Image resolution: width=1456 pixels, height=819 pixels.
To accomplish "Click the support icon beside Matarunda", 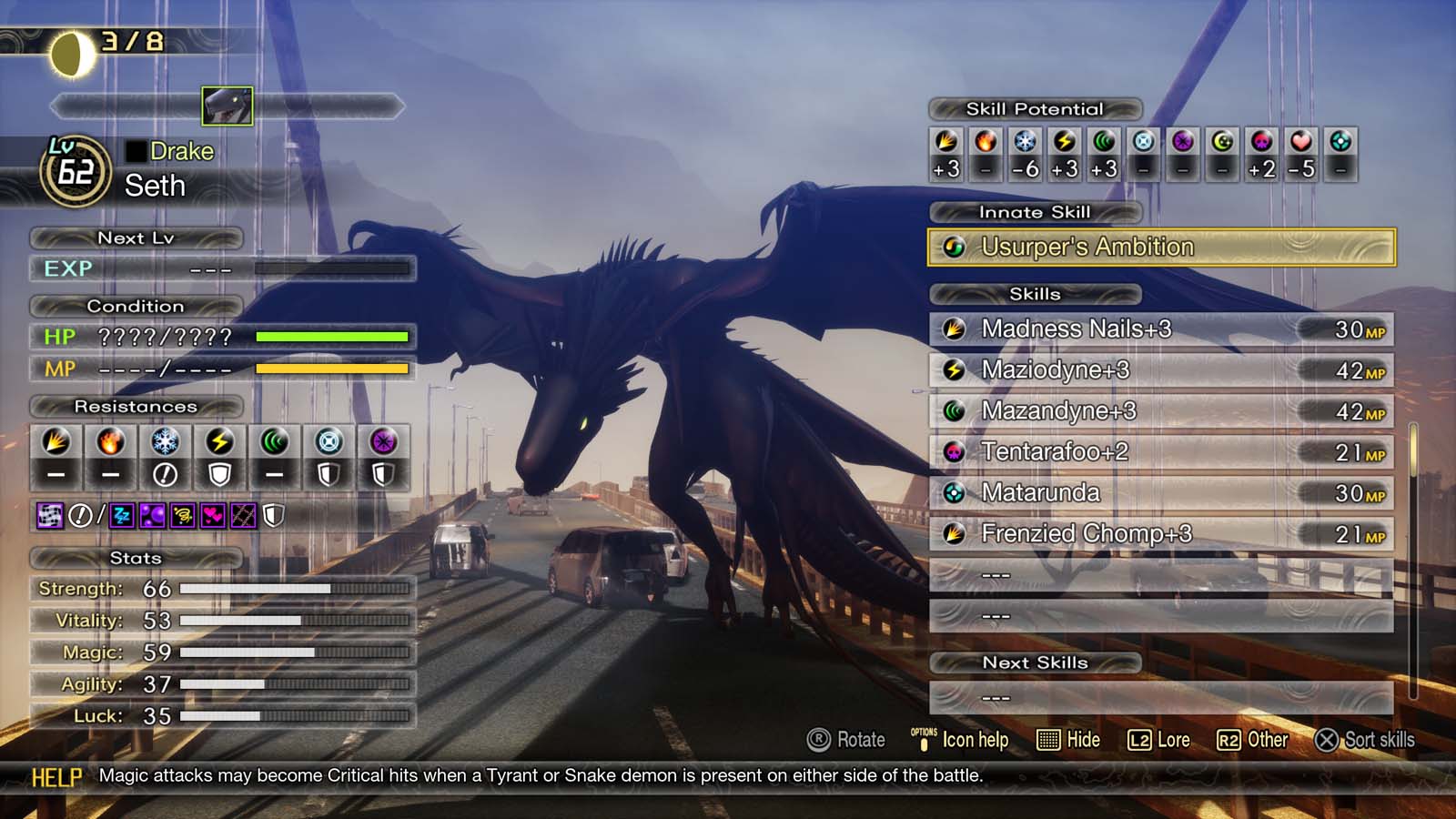I will click(954, 492).
